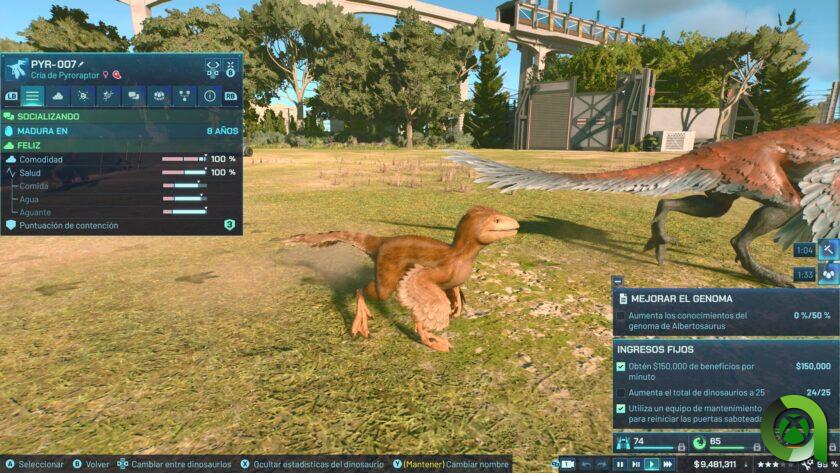
Task: Click the Salud stat row
Action: (120, 172)
